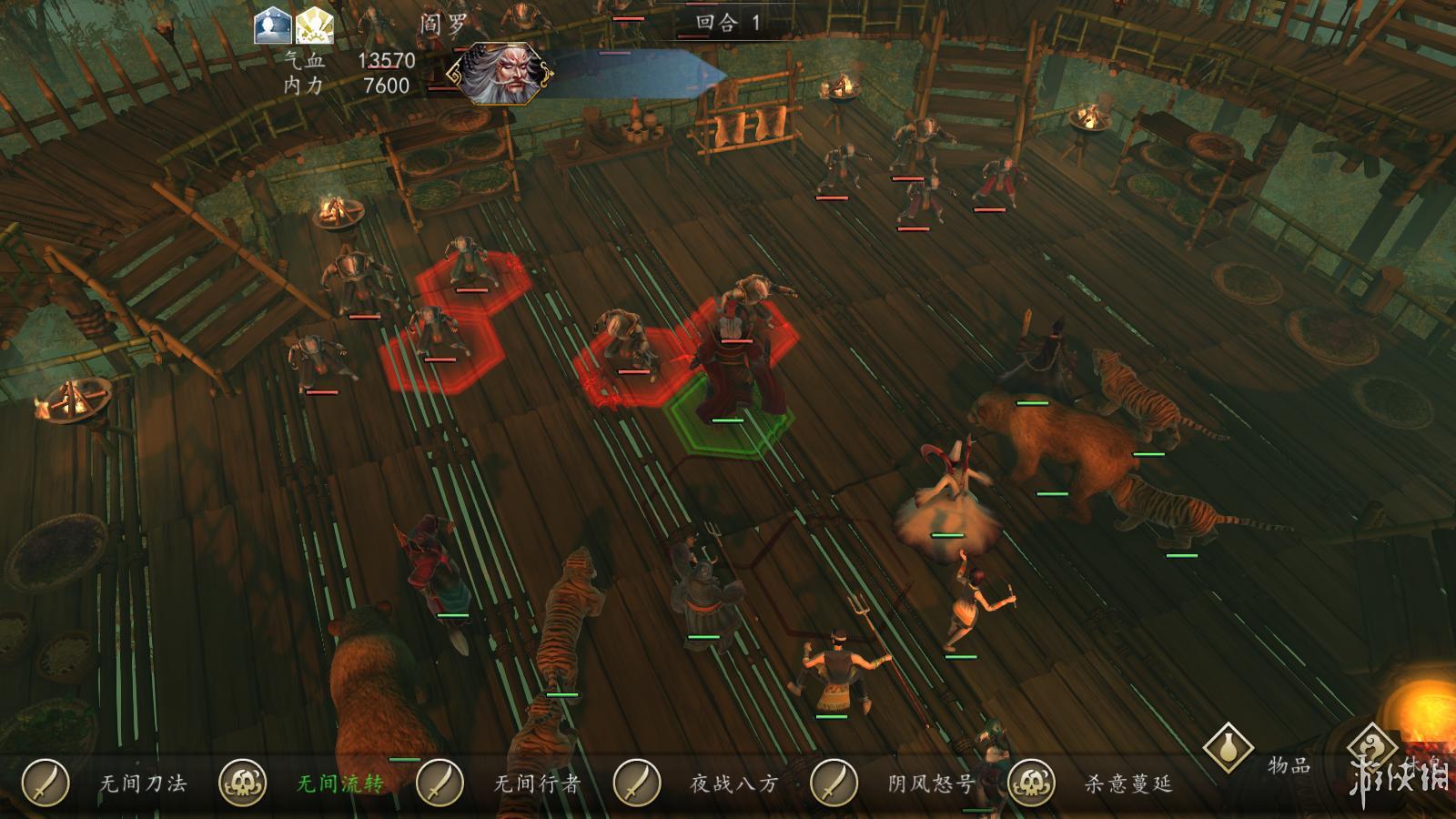Choose the 无间行者 skill
Image resolution: width=1456 pixels, height=819 pixels.
[x=440, y=782]
